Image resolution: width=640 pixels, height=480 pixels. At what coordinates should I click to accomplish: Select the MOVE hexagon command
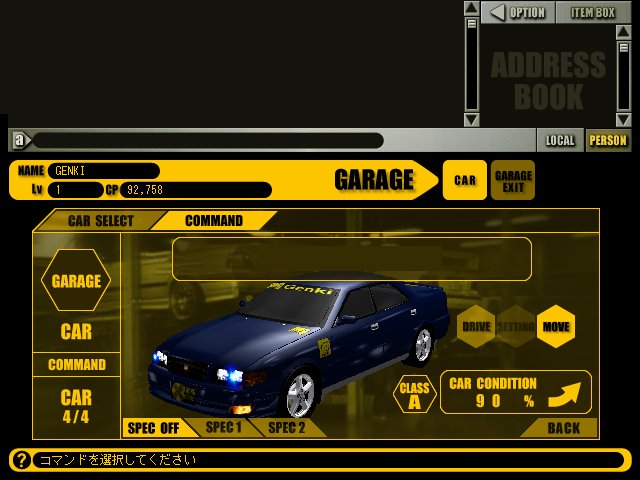coord(555,326)
